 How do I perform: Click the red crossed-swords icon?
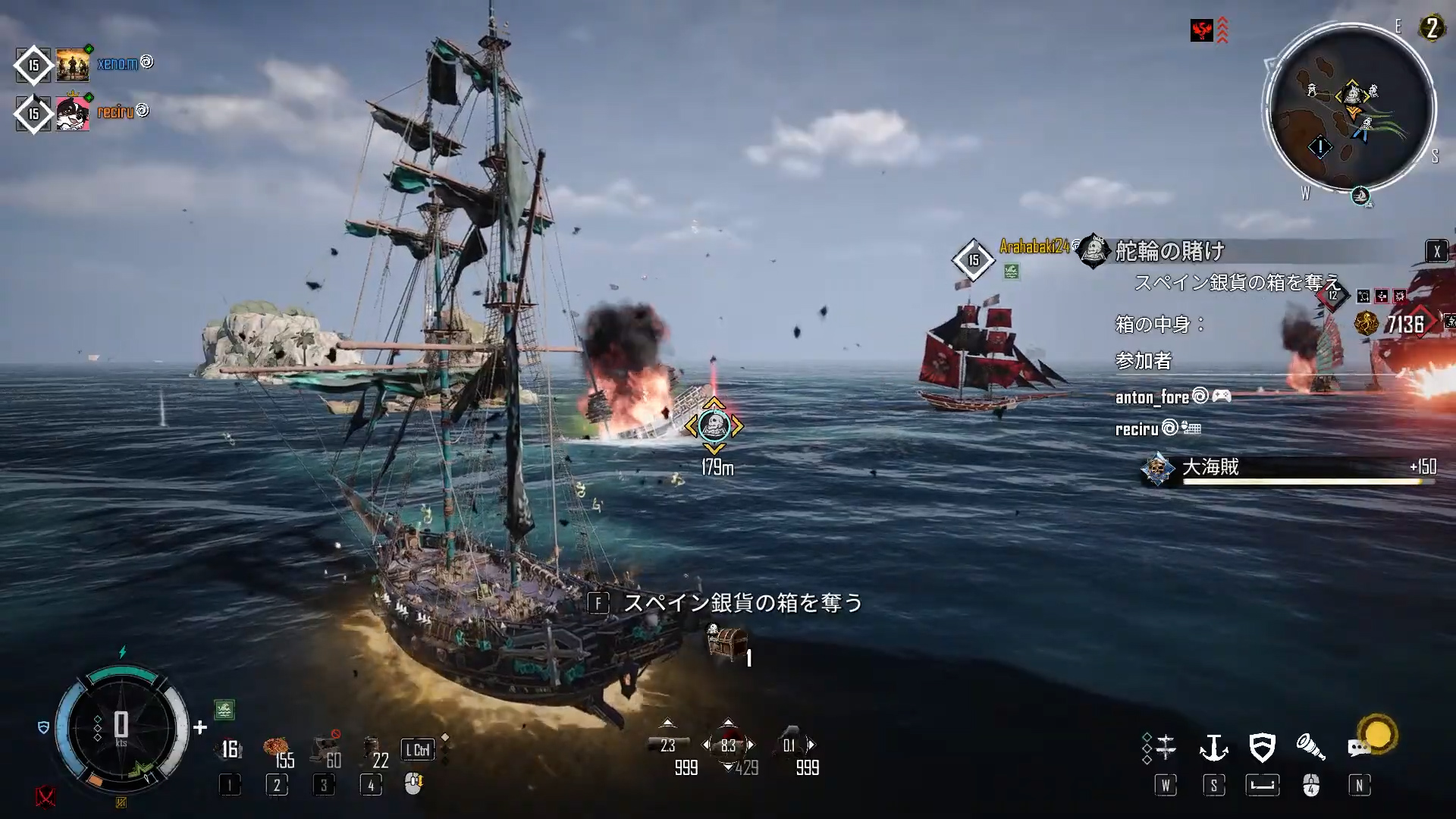[x=45, y=796]
